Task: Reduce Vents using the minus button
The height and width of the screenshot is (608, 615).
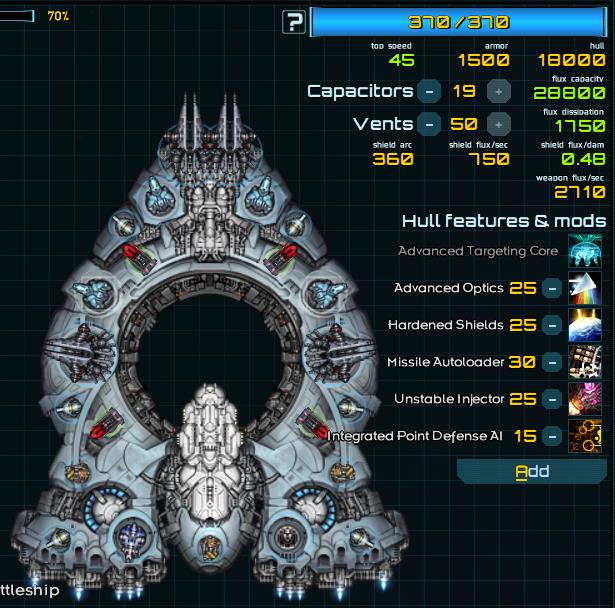Action: coord(428,125)
